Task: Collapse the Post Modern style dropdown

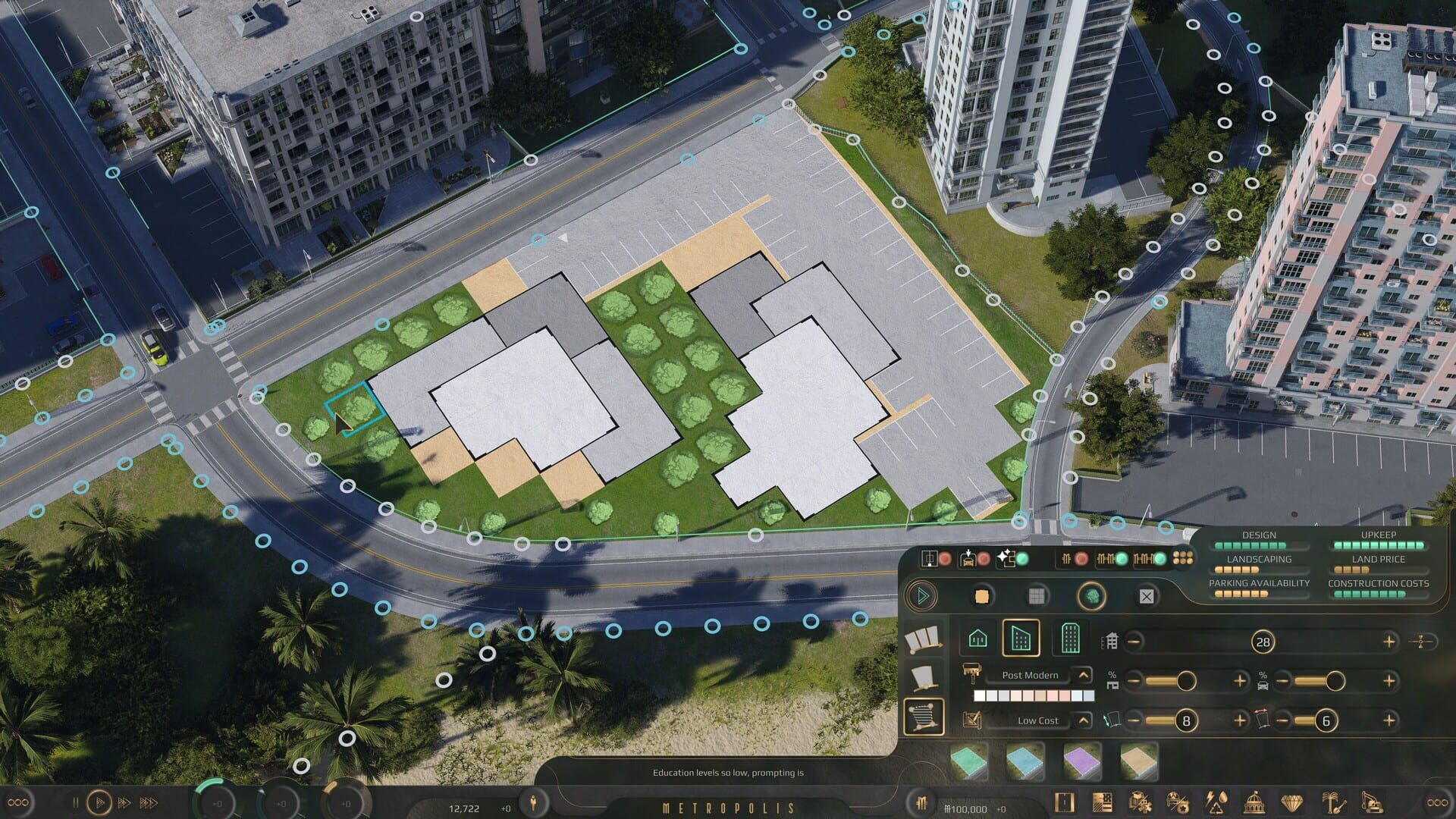Action: [x=1084, y=675]
